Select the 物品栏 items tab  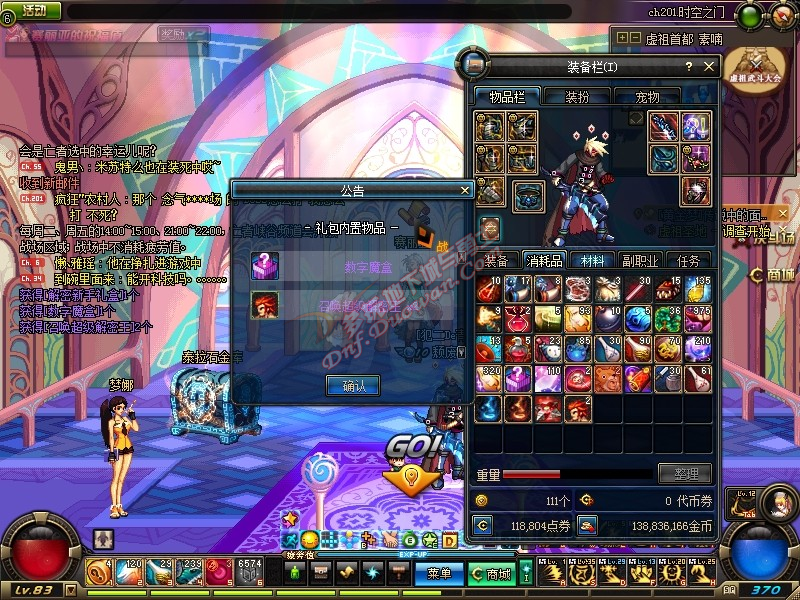507,97
